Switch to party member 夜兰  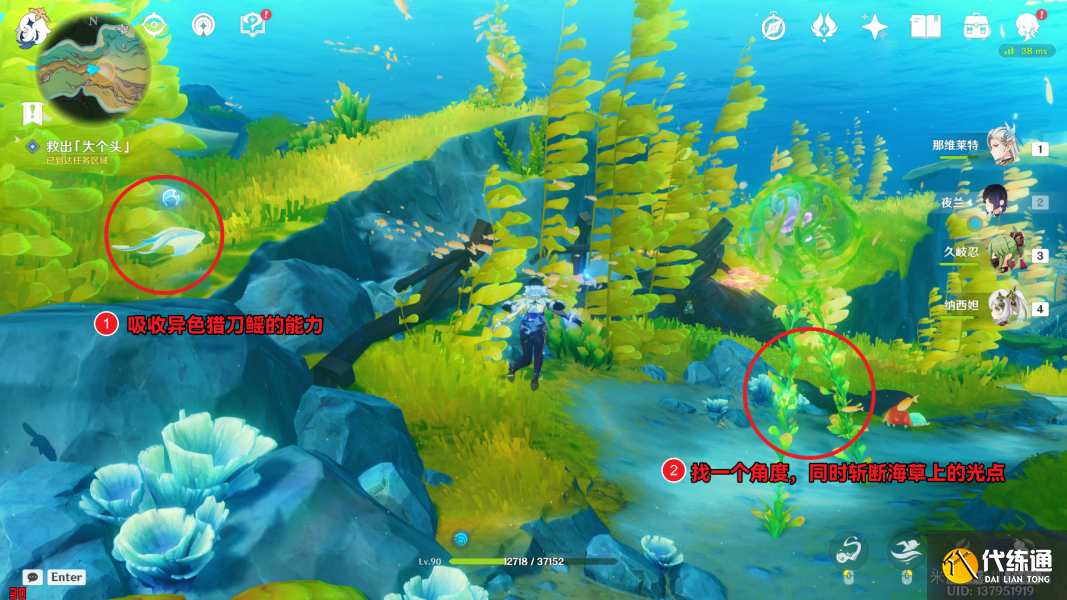[1000, 200]
